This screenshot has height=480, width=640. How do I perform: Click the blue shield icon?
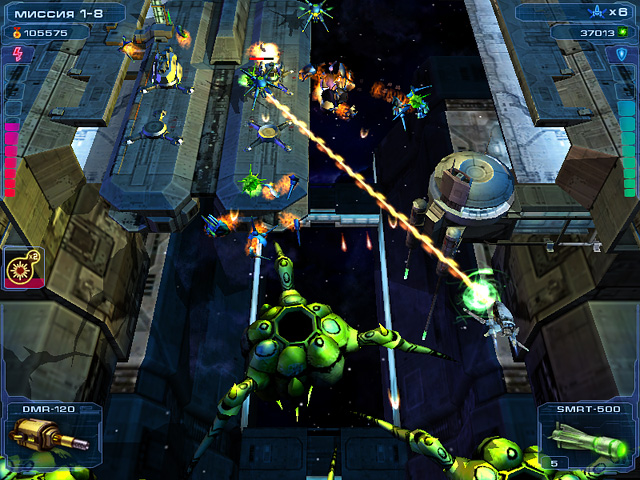click(624, 53)
